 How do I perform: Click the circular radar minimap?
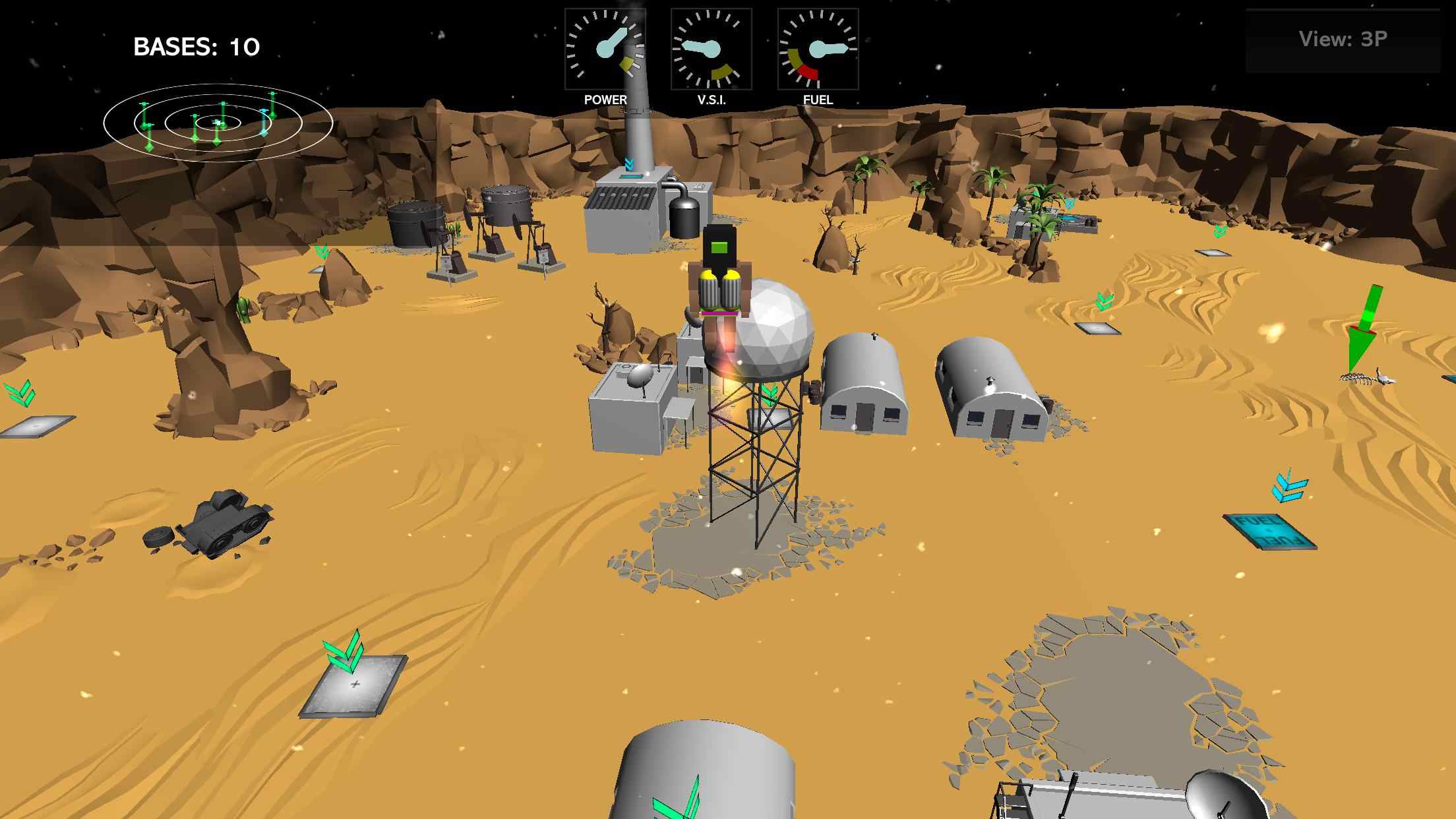[218, 123]
